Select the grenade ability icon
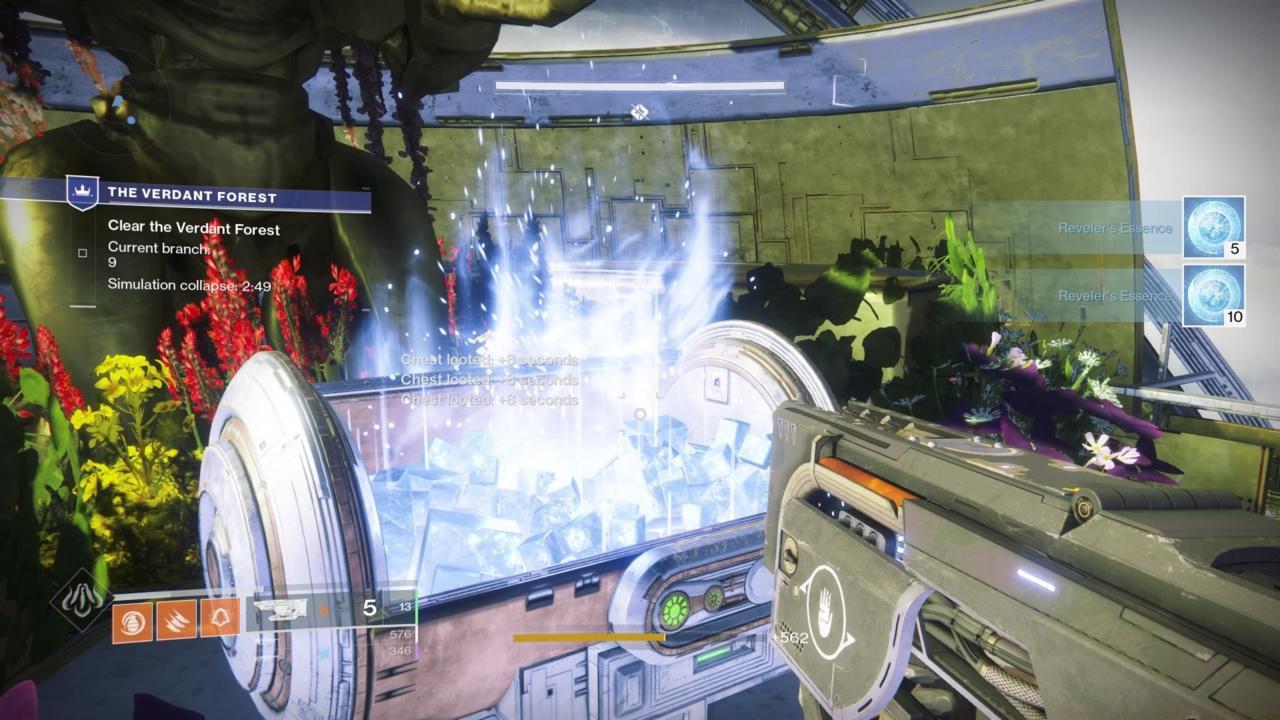This screenshot has height=720, width=1280. (x=132, y=619)
